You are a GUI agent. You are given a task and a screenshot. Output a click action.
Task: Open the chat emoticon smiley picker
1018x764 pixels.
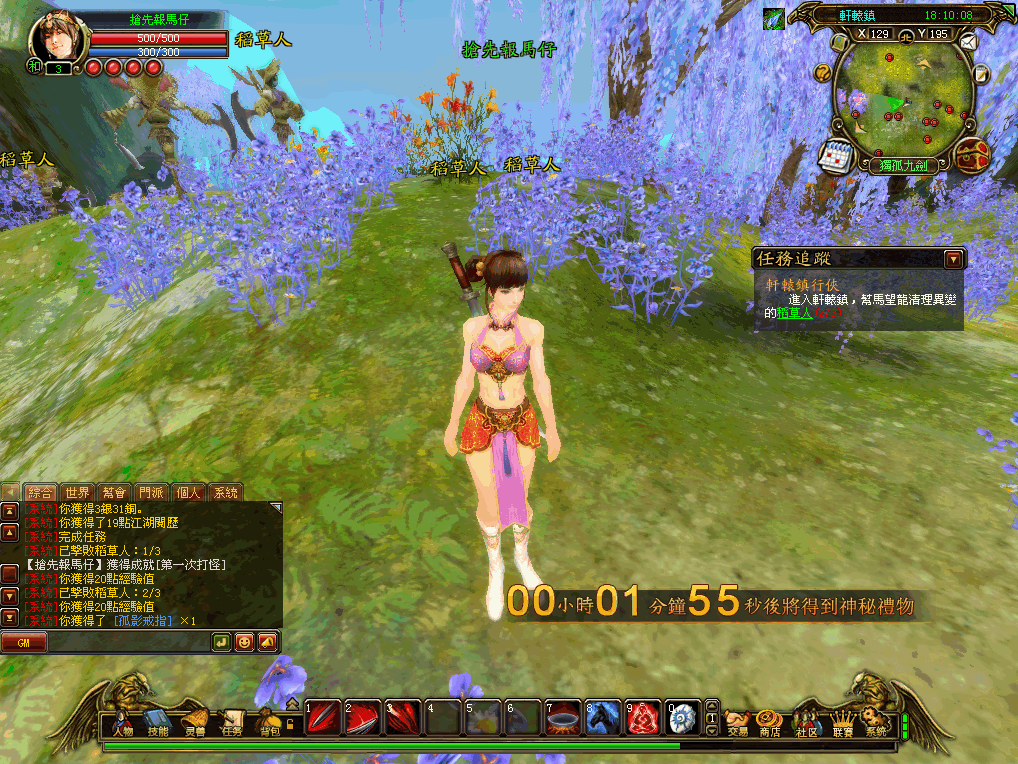[x=244, y=642]
